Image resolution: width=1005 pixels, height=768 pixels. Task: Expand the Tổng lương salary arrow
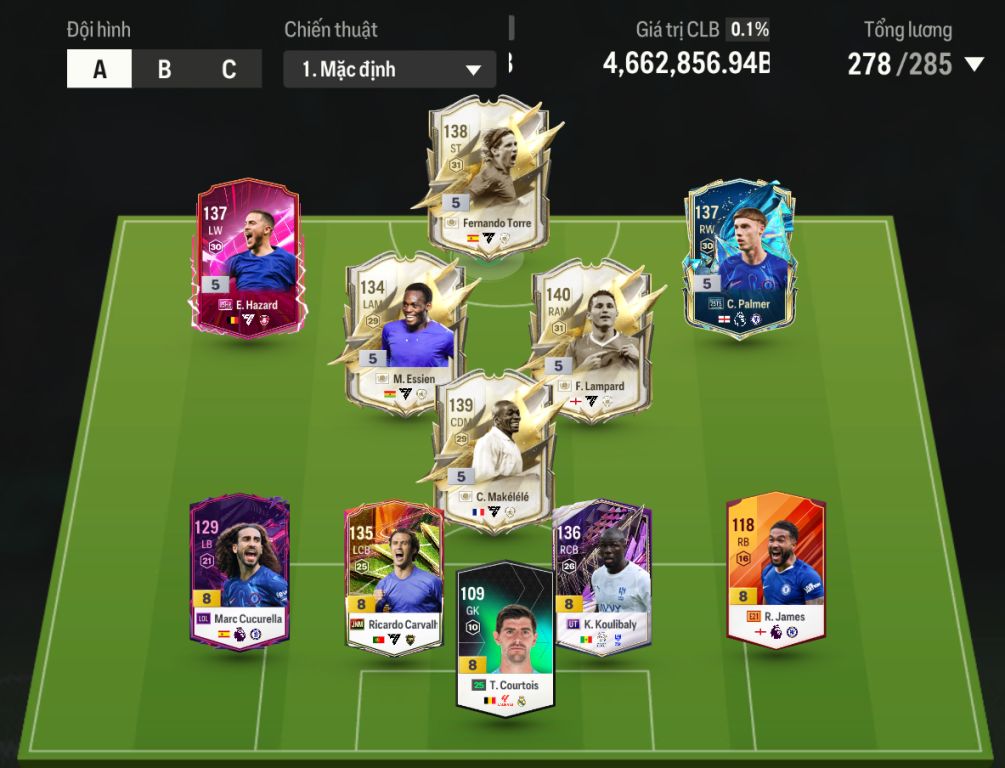[x=974, y=66]
